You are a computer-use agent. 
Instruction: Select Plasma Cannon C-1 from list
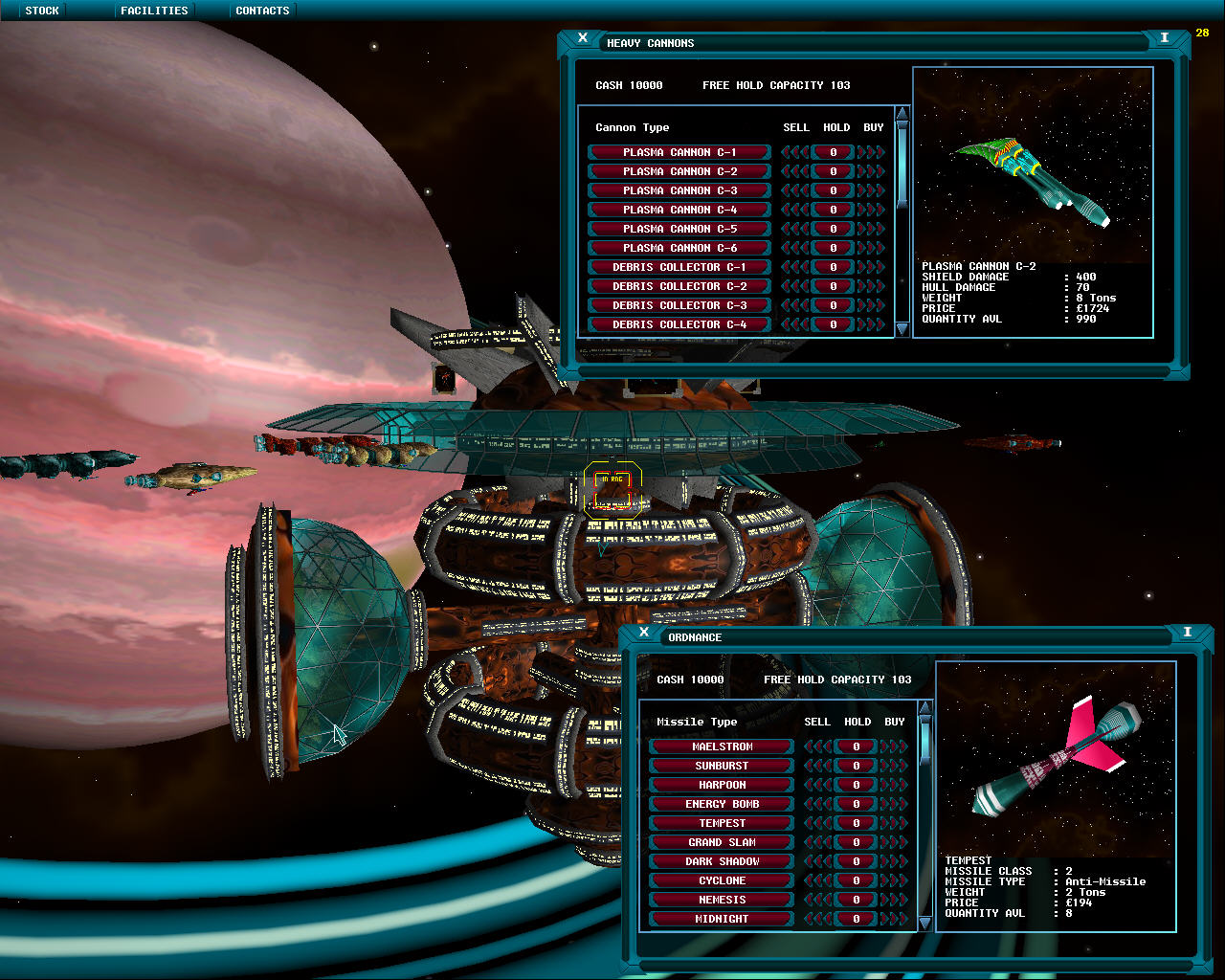679,152
